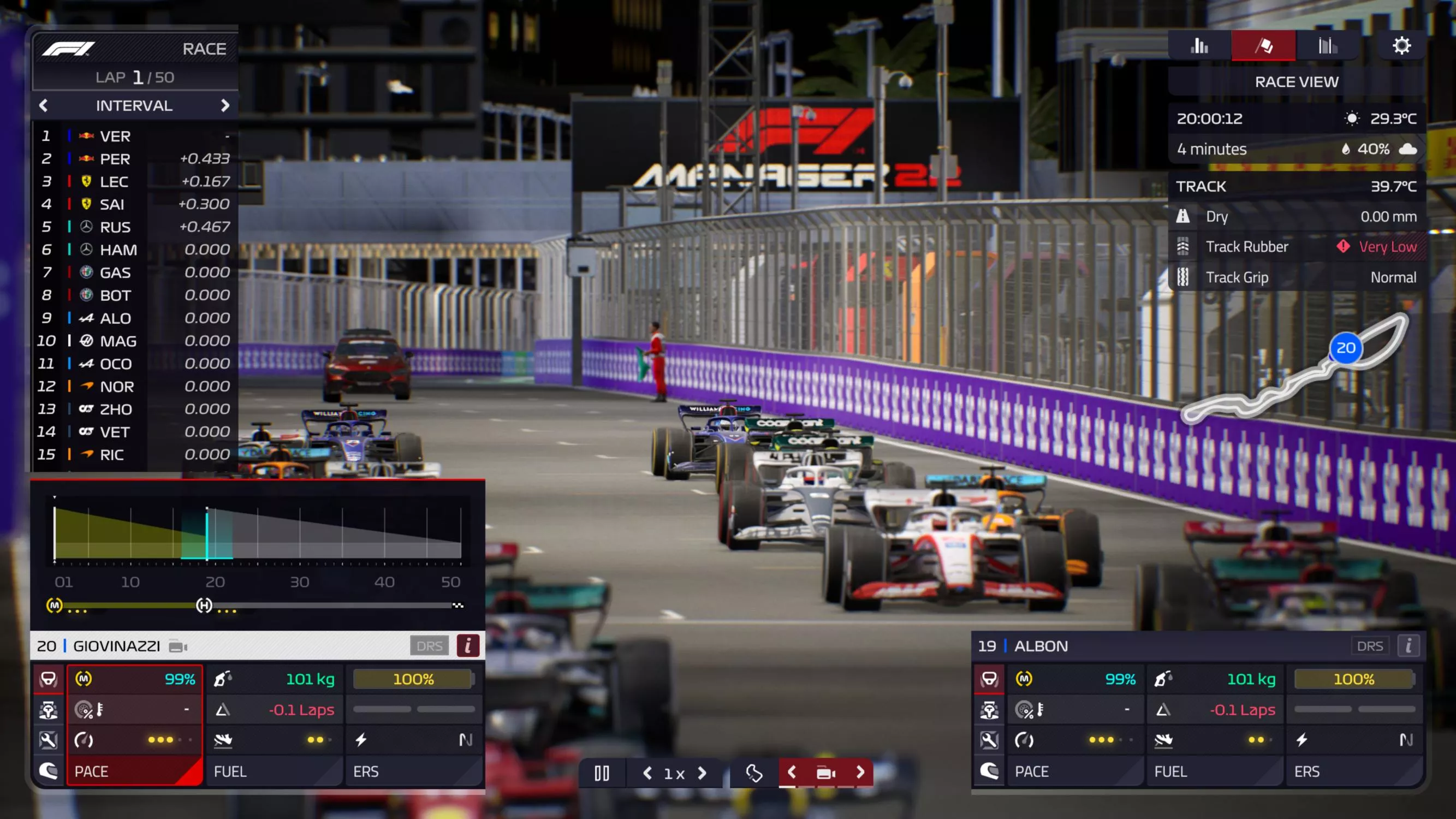The height and width of the screenshot is (819, 1456).
Task: Open Giovinazzi's driver info button
Action: (x=467, y=645)
